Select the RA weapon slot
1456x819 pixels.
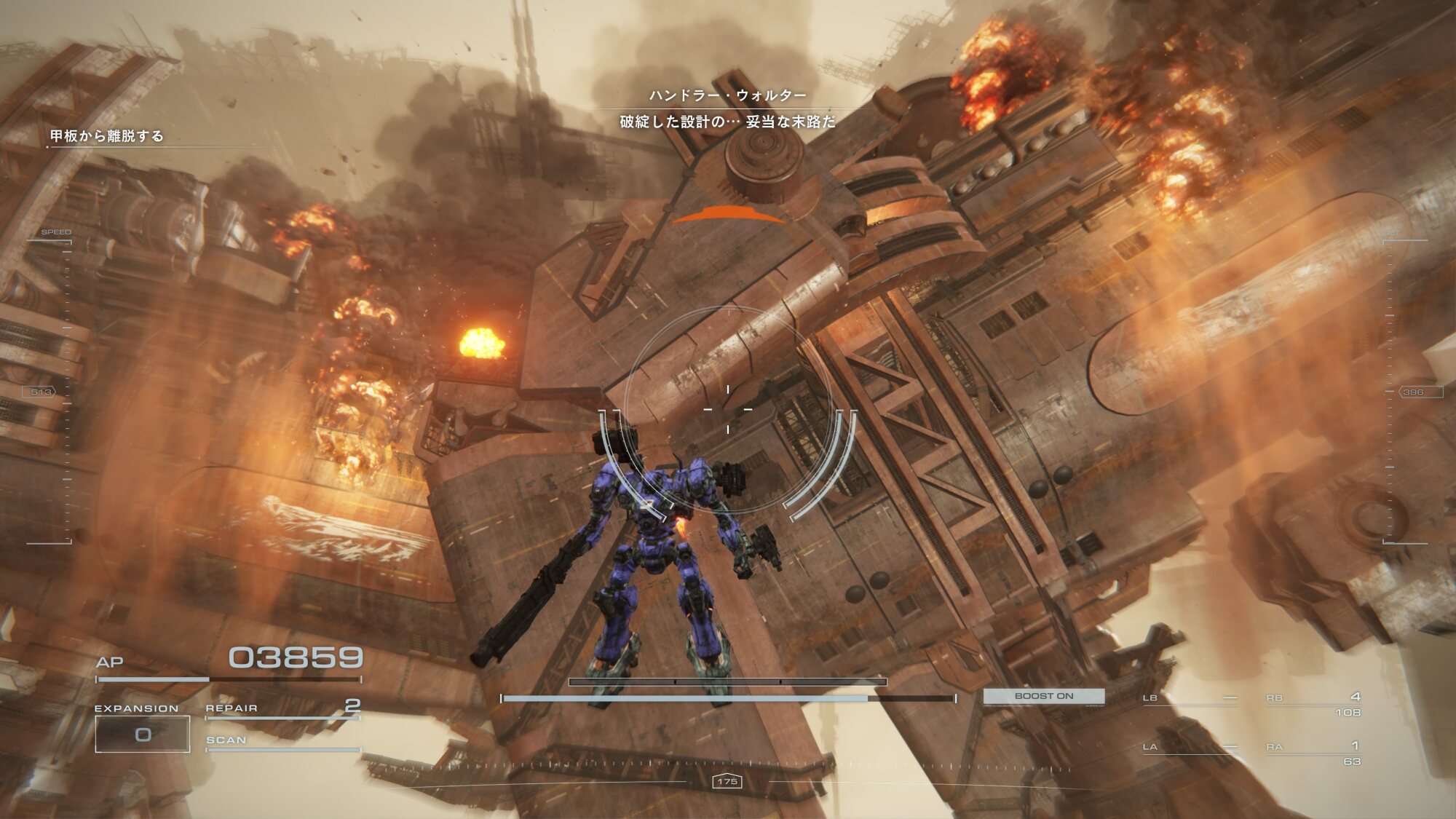[1313, 752]
